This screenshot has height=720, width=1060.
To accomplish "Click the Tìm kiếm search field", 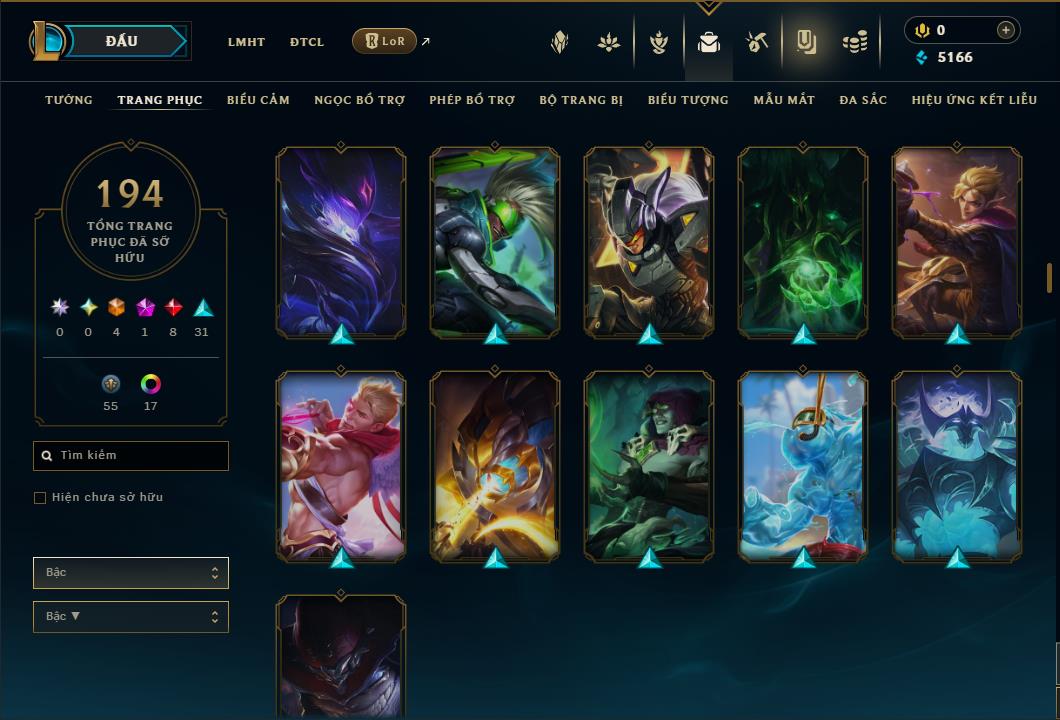I will 131,456.
